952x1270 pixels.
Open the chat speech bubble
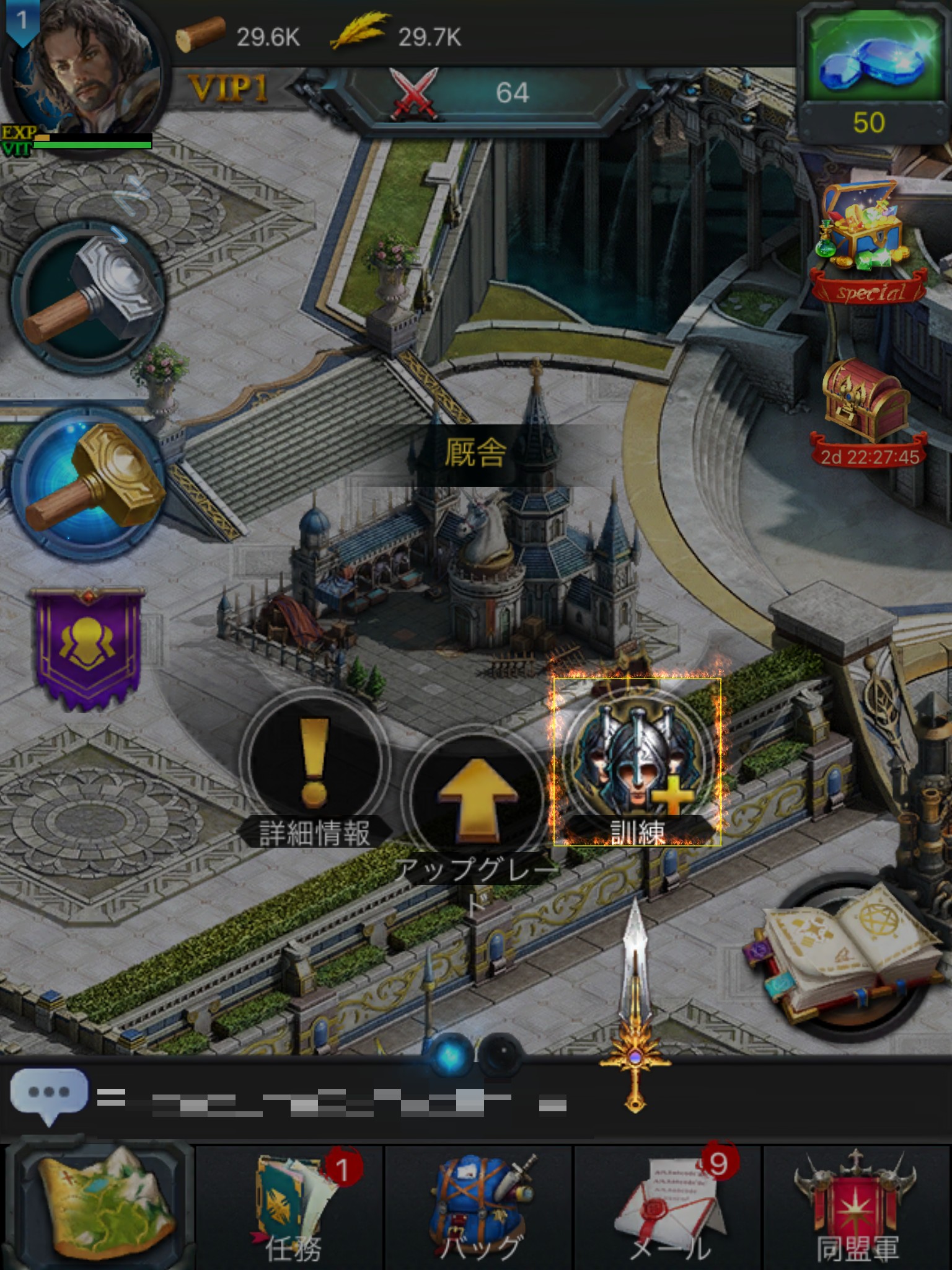pos(48,1095)
